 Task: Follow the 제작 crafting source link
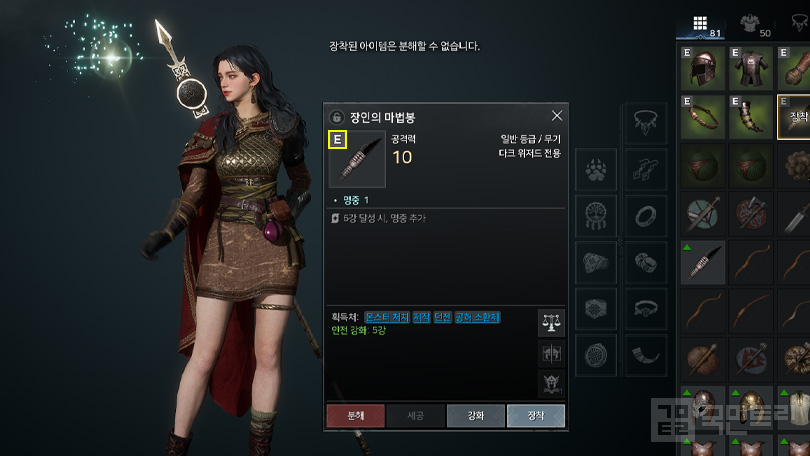click(421, 317)
